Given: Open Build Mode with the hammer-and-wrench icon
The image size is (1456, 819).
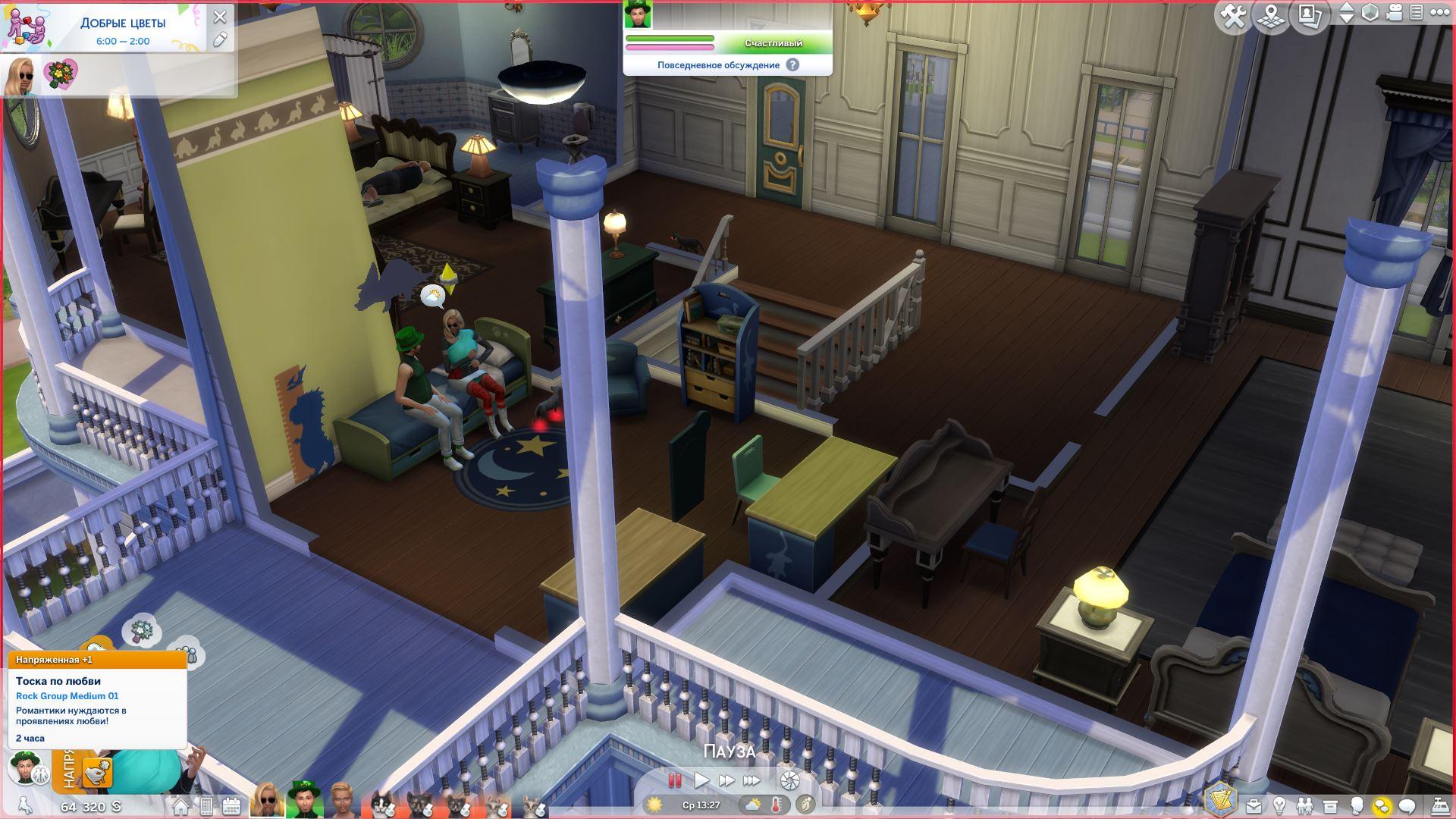Looking at the screenshot, I should (1234, 17).
